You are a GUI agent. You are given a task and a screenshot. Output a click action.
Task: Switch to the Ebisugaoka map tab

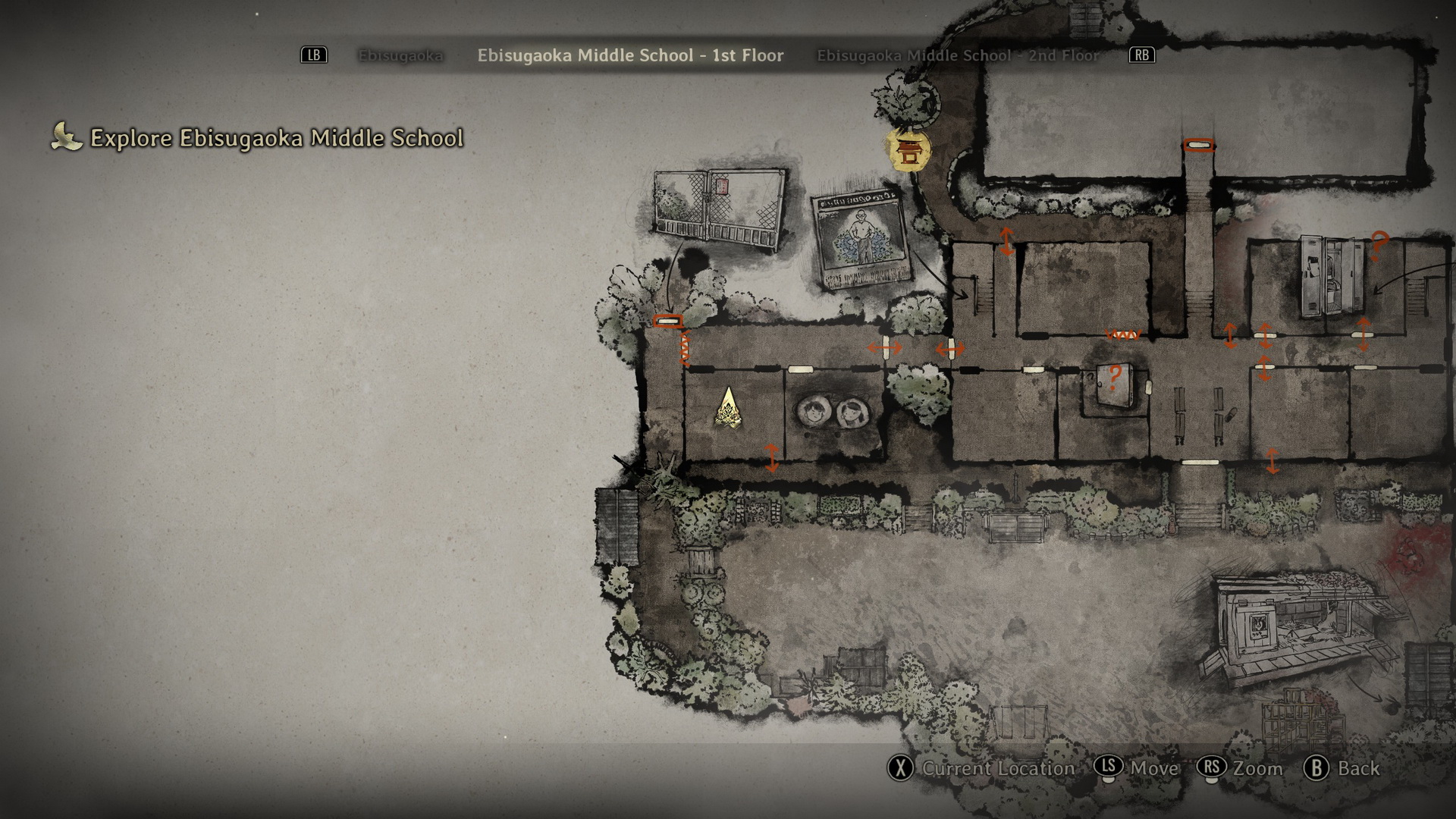pos(400,55)
